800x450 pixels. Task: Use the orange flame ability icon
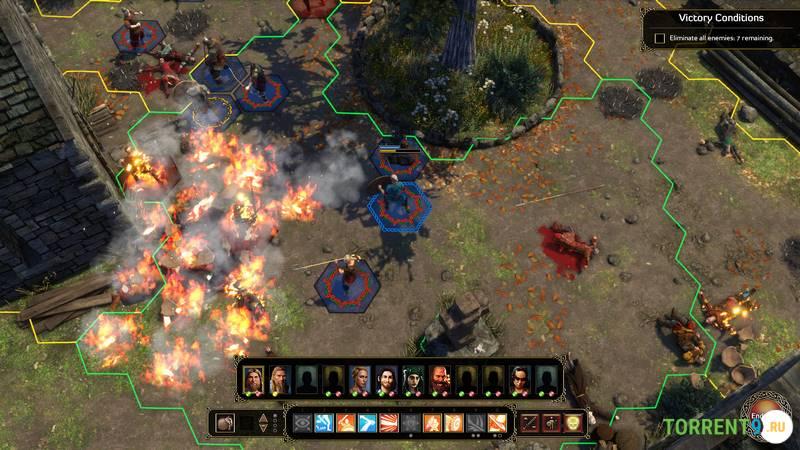pyautogui.click(x=432, y=422)
